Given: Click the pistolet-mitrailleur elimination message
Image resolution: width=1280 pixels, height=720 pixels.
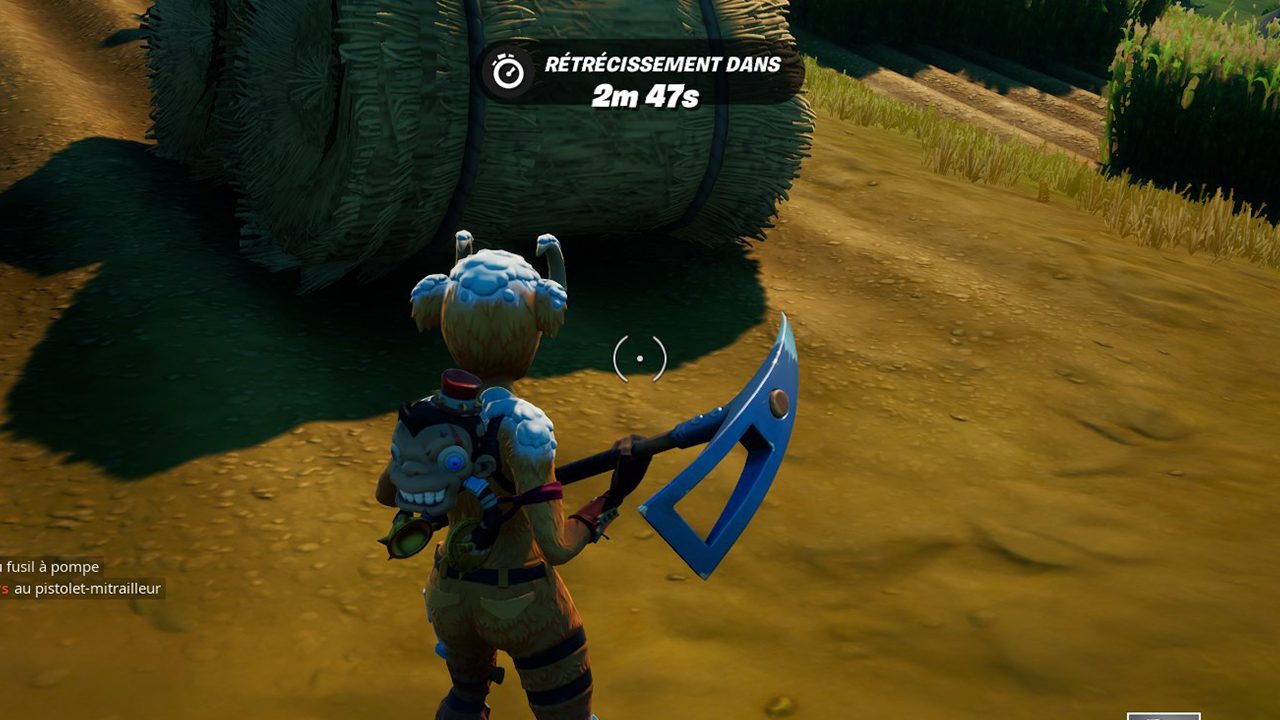Looking at the screenshot, I should tap(90, 589).
